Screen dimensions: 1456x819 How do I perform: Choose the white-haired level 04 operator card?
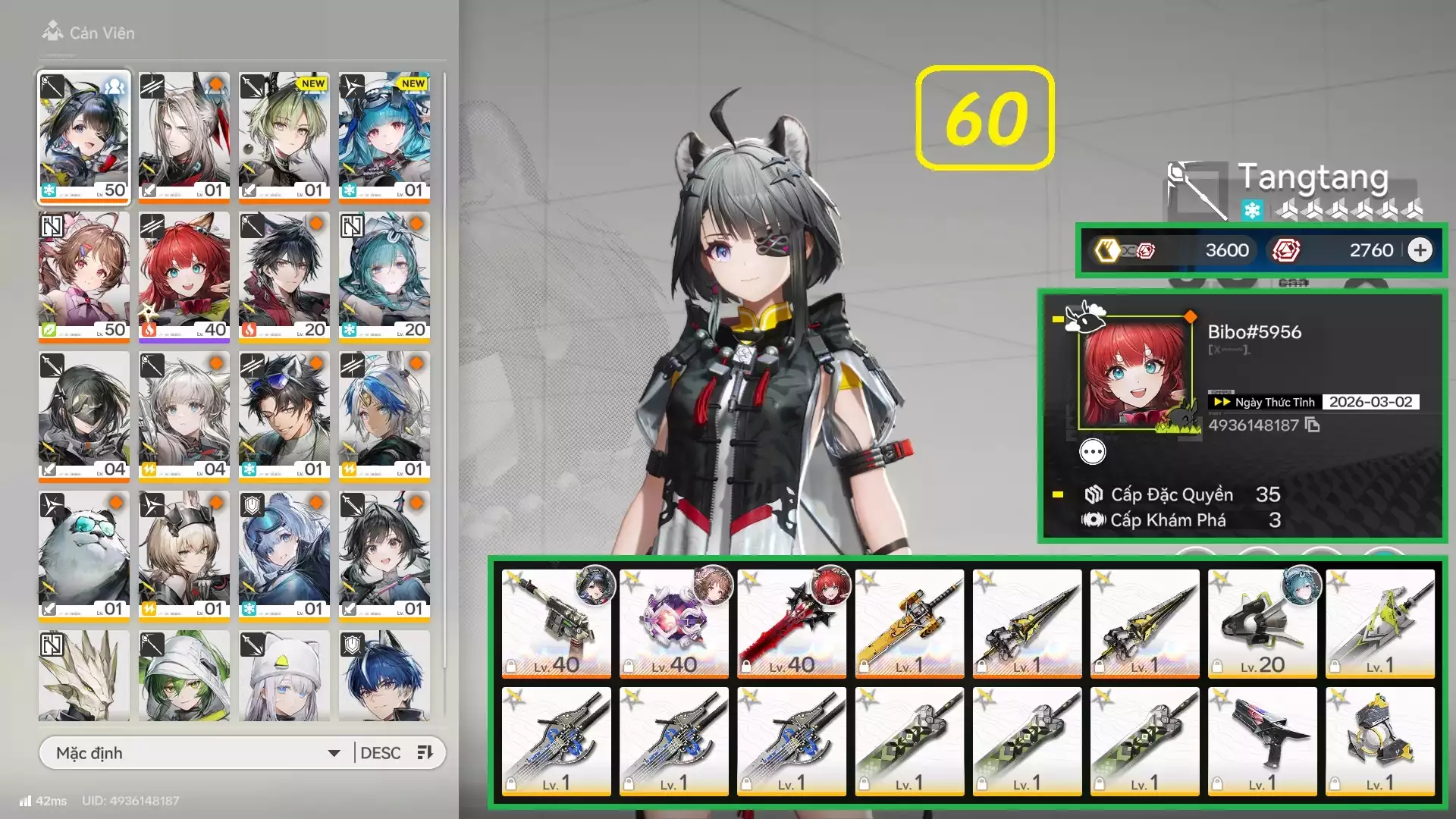(x=184, y=416)
